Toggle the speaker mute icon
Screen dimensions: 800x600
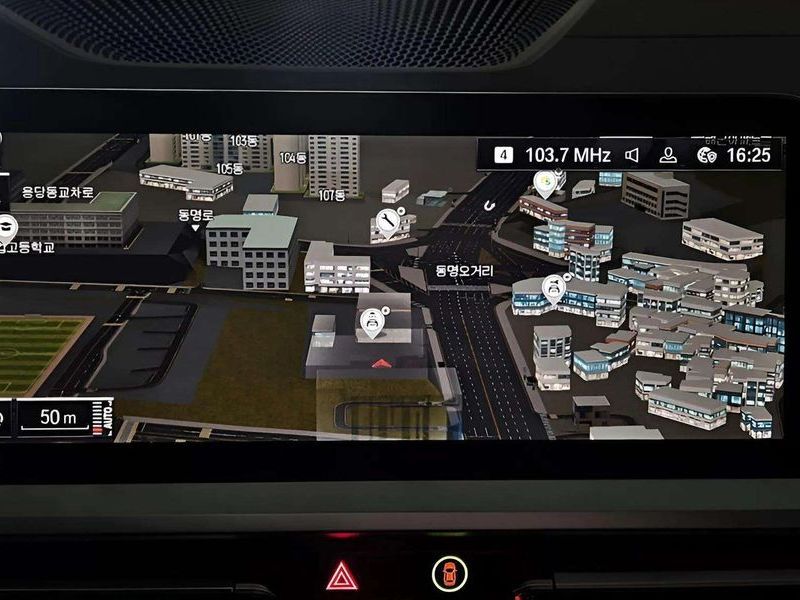click(x=632, y=155)
